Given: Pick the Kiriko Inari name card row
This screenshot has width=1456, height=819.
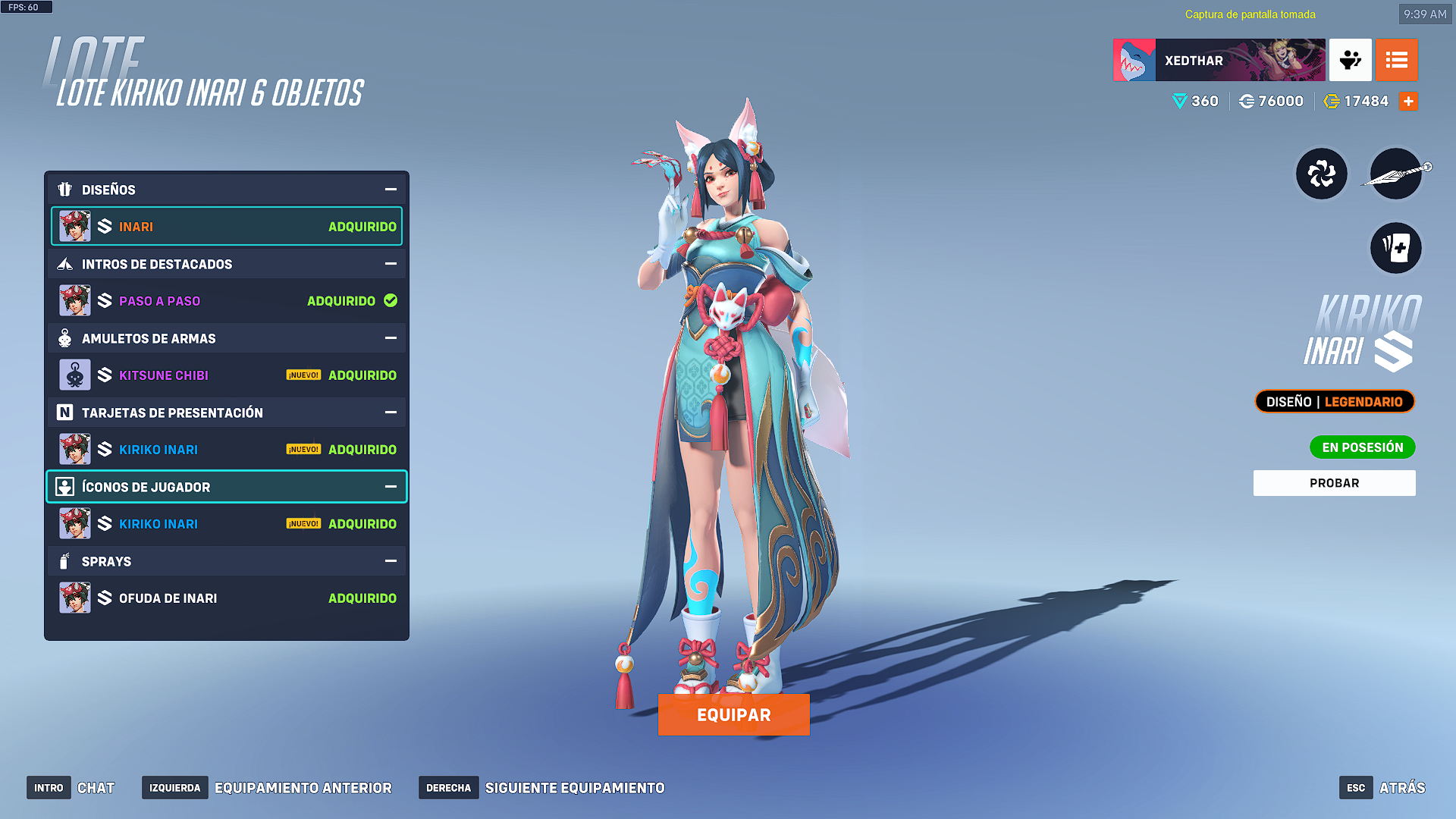Looking at the screenshot, I should click(227, 450).
